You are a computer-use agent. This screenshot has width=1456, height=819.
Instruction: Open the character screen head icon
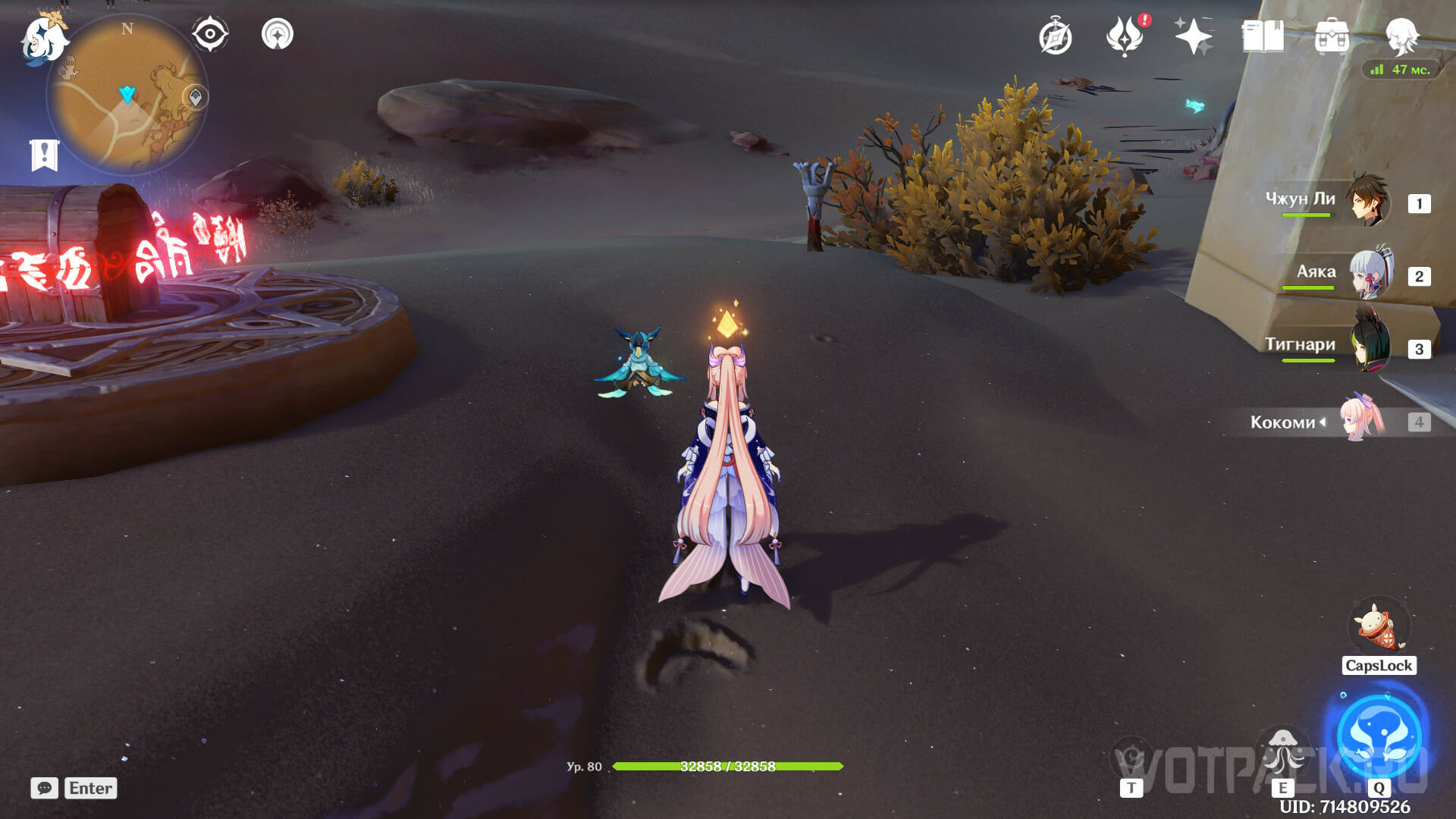pos(1401,36)
